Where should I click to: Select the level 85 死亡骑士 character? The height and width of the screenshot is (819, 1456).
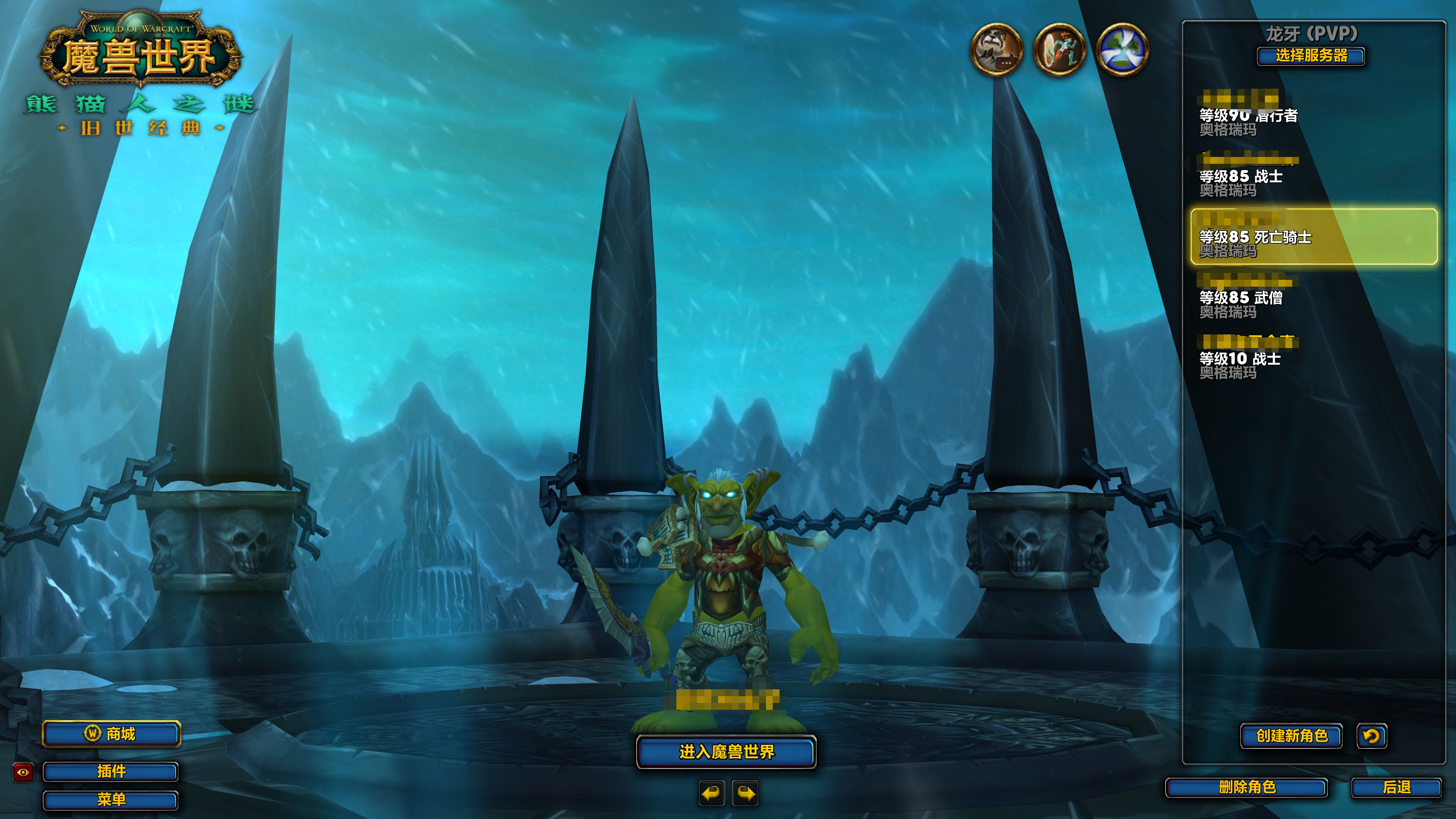tap(1313, 237)
